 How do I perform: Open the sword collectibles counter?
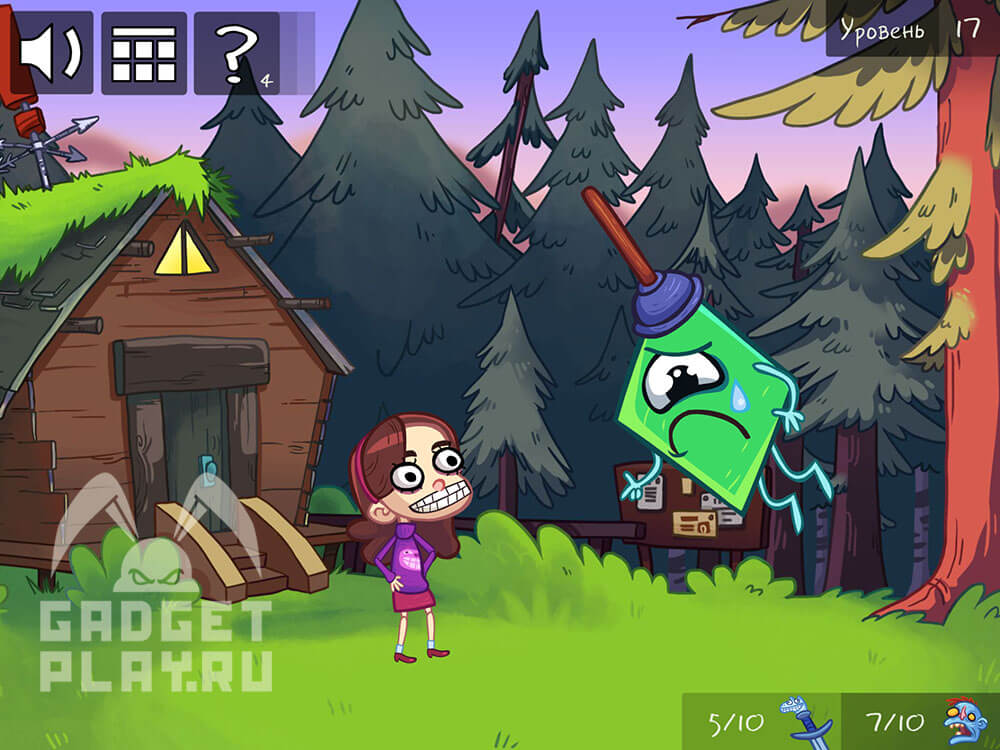point(762,722)
